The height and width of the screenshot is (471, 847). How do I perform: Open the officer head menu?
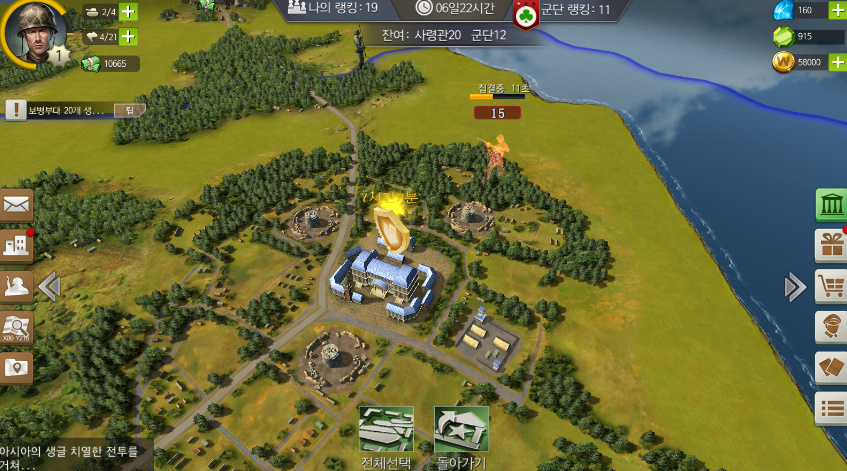[831, 327]
